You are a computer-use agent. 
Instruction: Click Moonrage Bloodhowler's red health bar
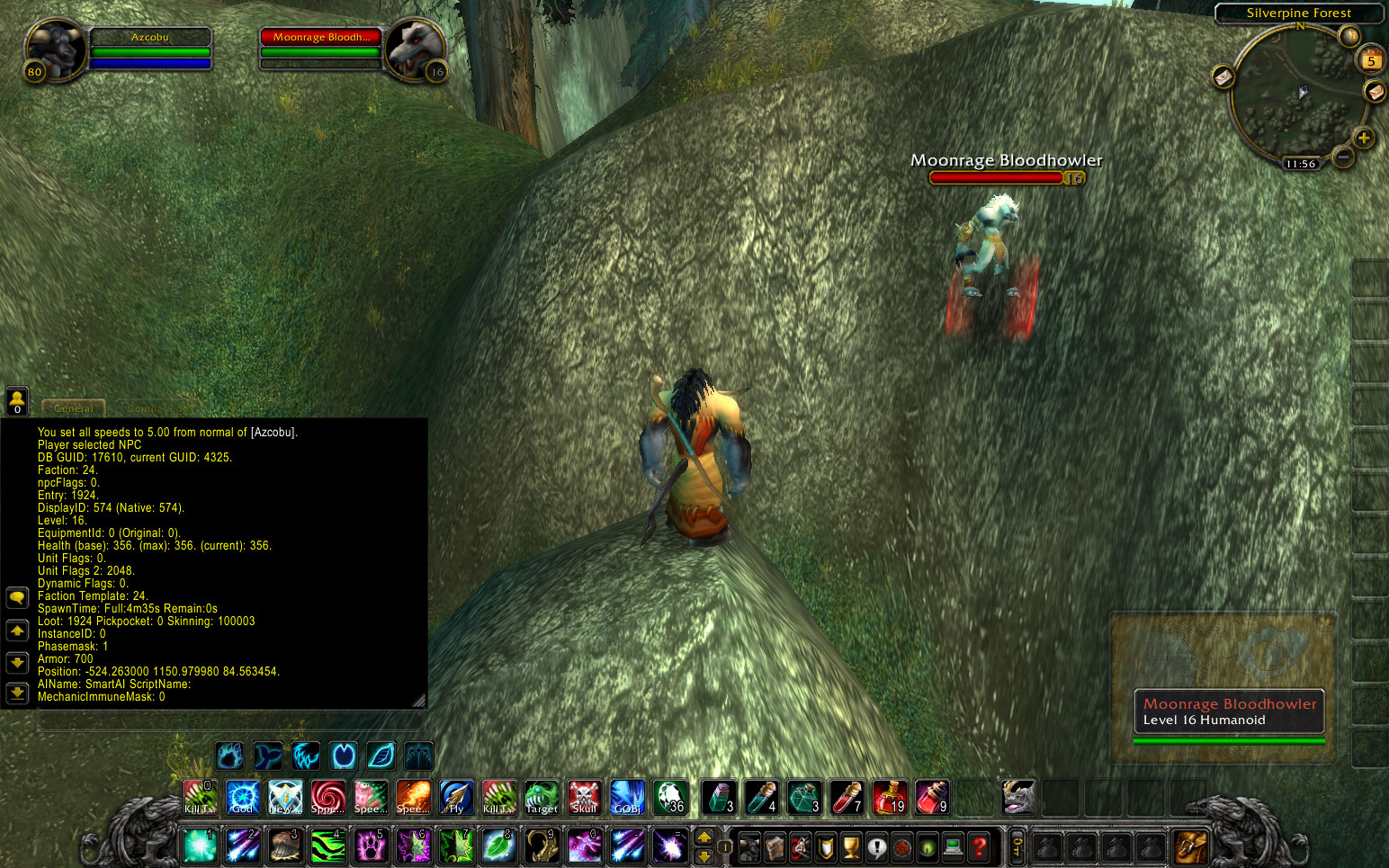pyautogui.click(x=997, y=177)
